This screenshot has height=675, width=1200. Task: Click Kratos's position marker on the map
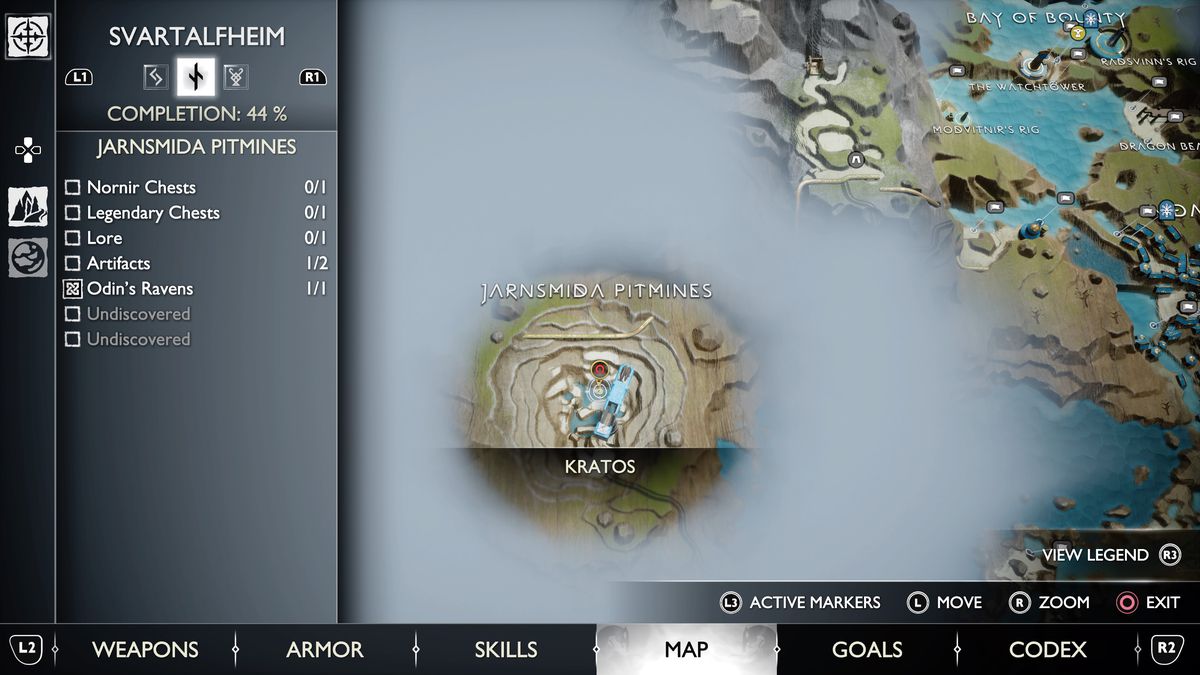click(599, 389)
